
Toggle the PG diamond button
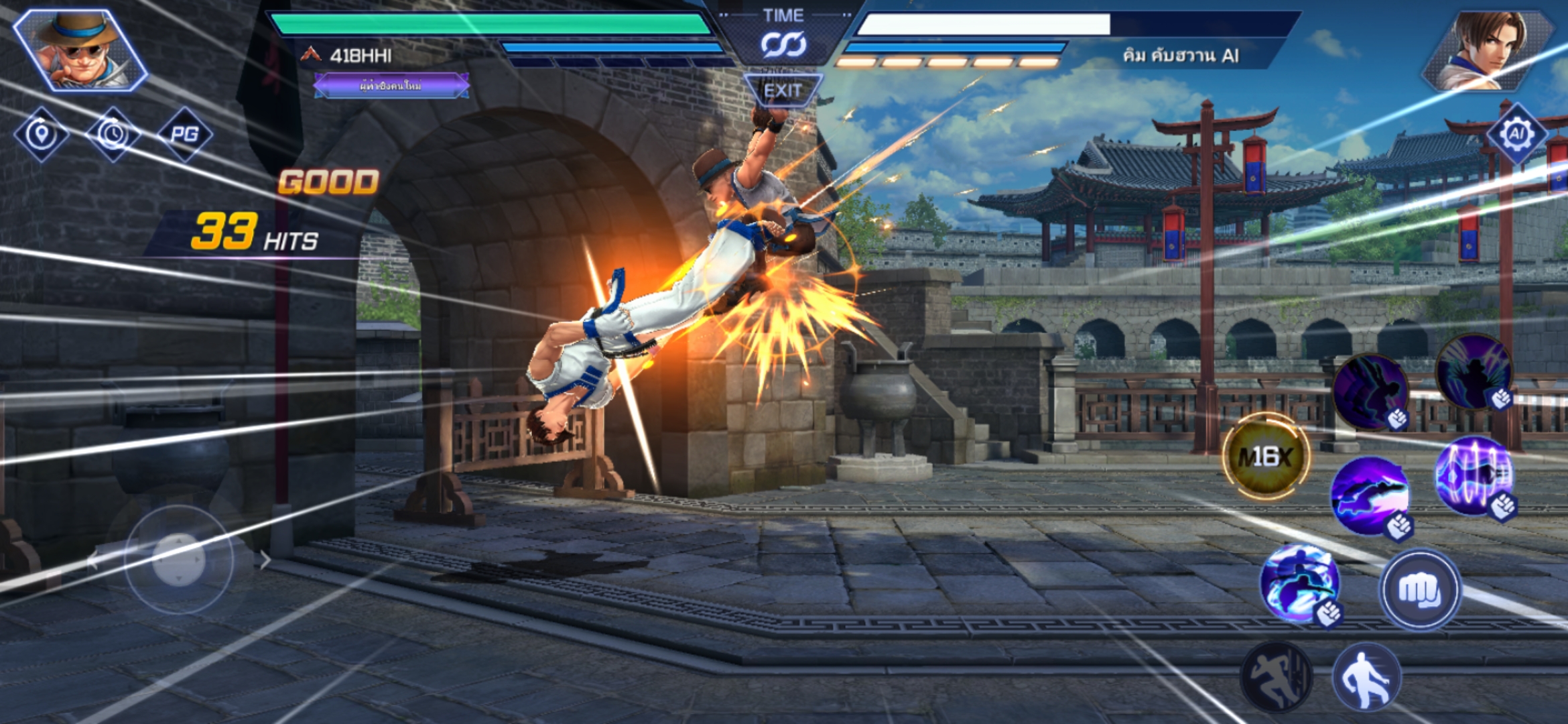pyautogui.click(x=184, y=134)
